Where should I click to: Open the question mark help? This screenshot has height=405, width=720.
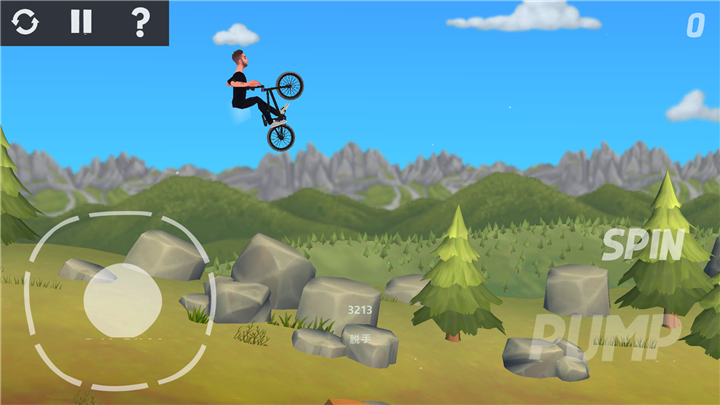[x=140, y=22]
